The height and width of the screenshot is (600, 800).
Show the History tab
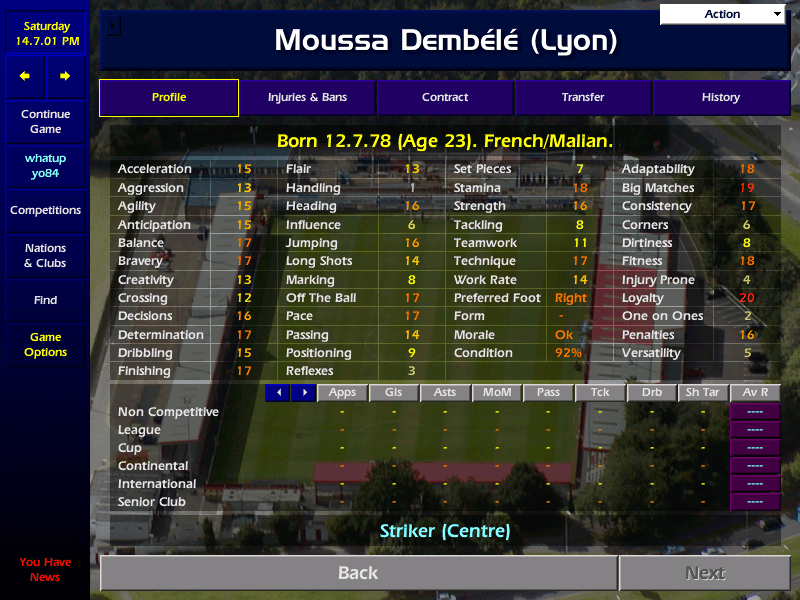pyautogui.click(x=721, y=98)
